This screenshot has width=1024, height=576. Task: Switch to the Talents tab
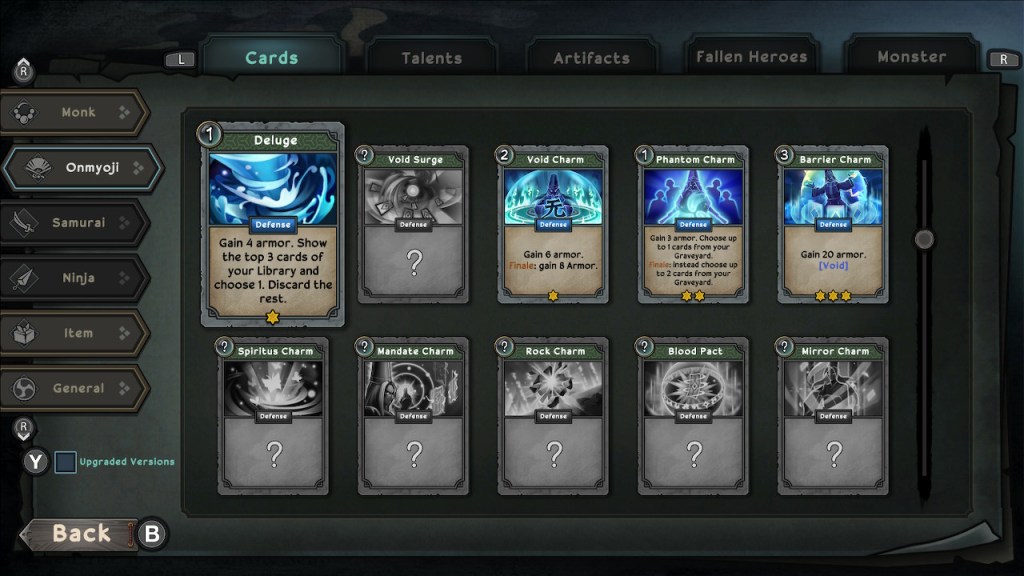pyautogui.click(x=431, y=58)
